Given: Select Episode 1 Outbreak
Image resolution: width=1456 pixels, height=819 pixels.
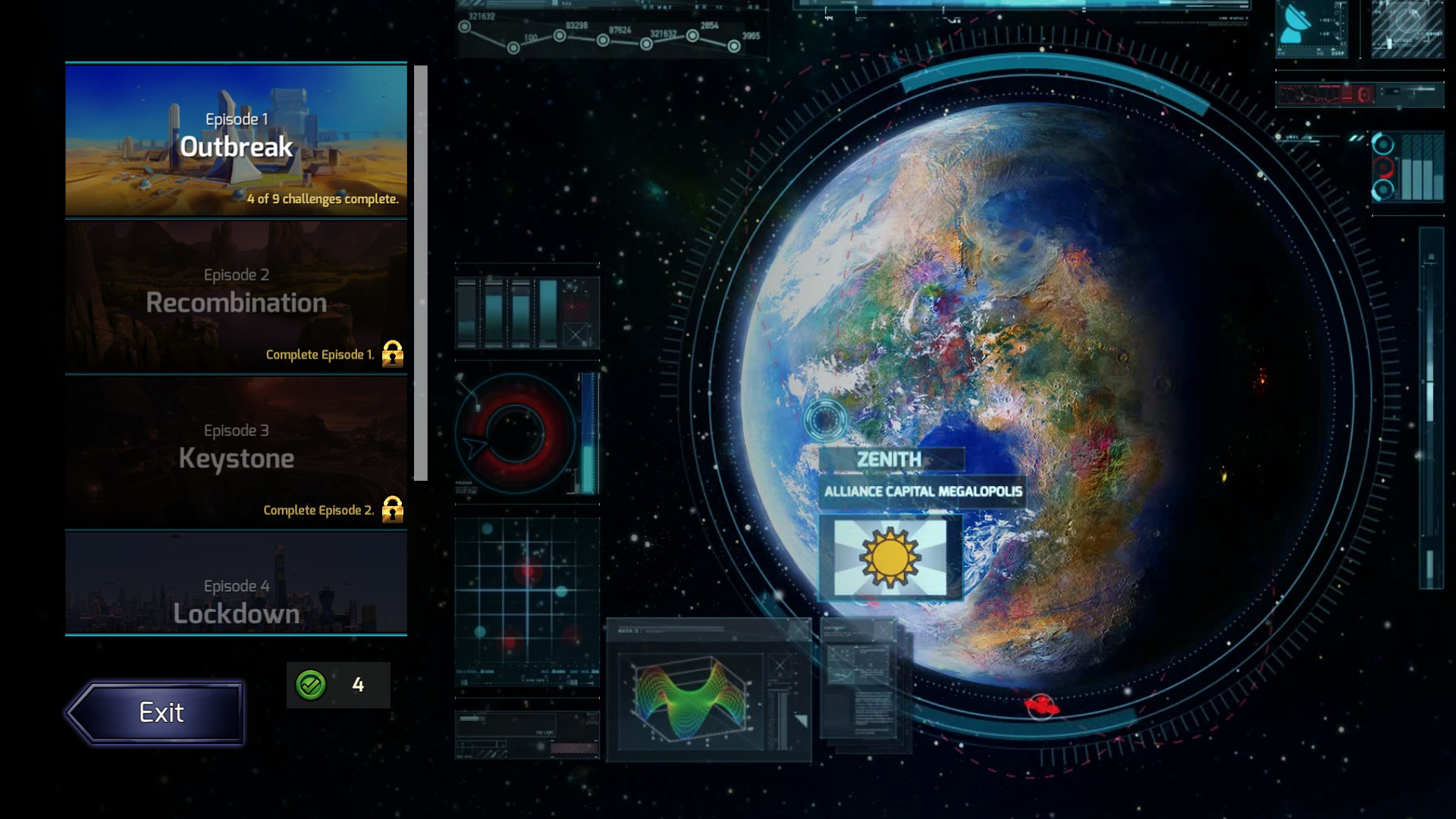Looking at the screenshot, I should [236, 140].
